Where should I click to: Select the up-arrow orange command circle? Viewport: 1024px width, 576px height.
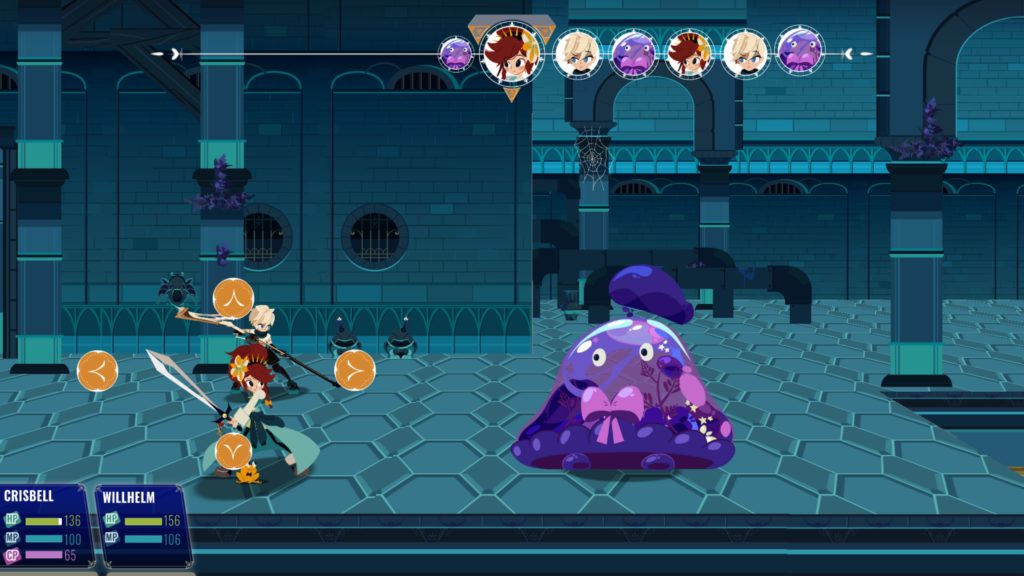233,298
